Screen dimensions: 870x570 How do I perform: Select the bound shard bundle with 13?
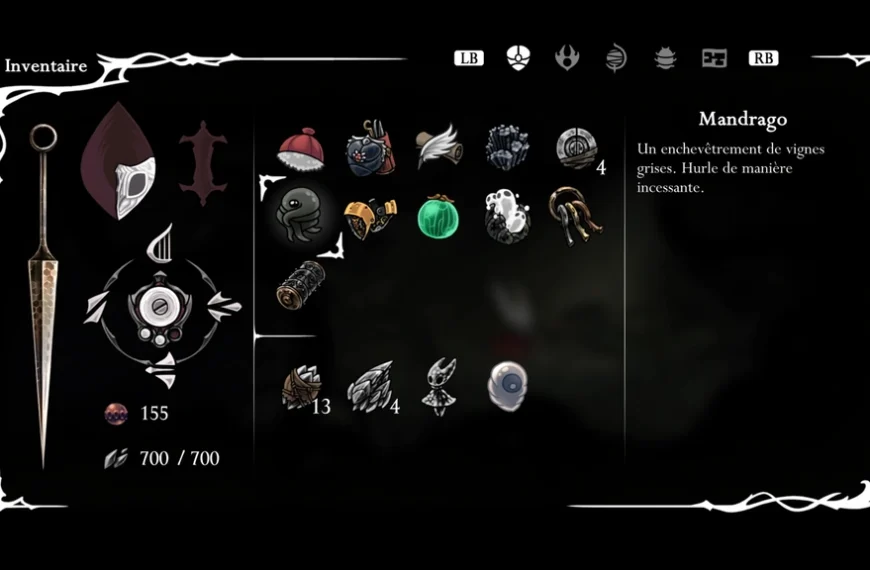(x=301, y=388)
